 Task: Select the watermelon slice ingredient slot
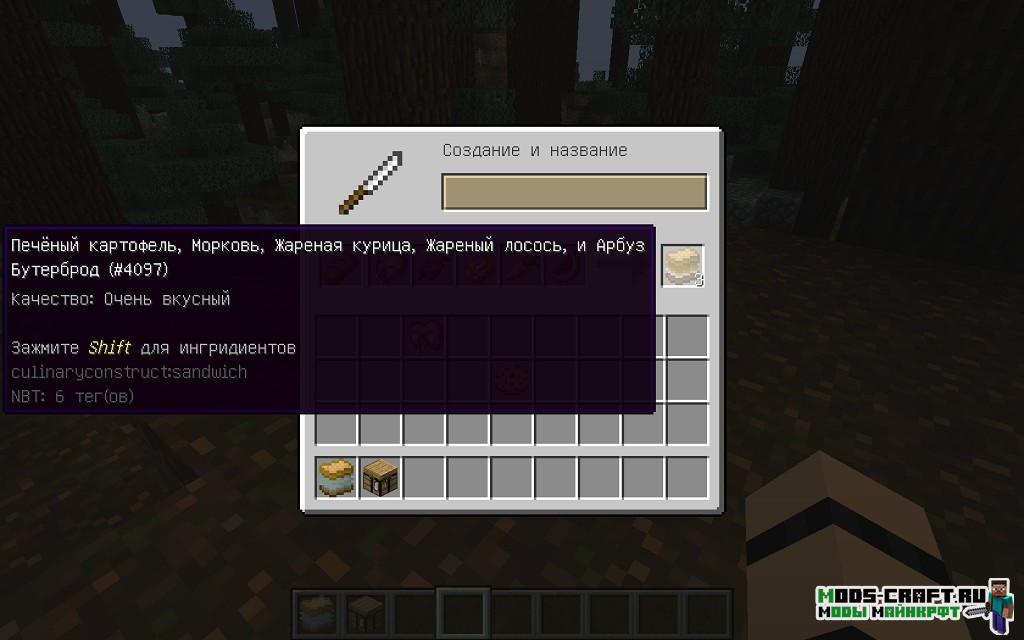tap(563, 268)
